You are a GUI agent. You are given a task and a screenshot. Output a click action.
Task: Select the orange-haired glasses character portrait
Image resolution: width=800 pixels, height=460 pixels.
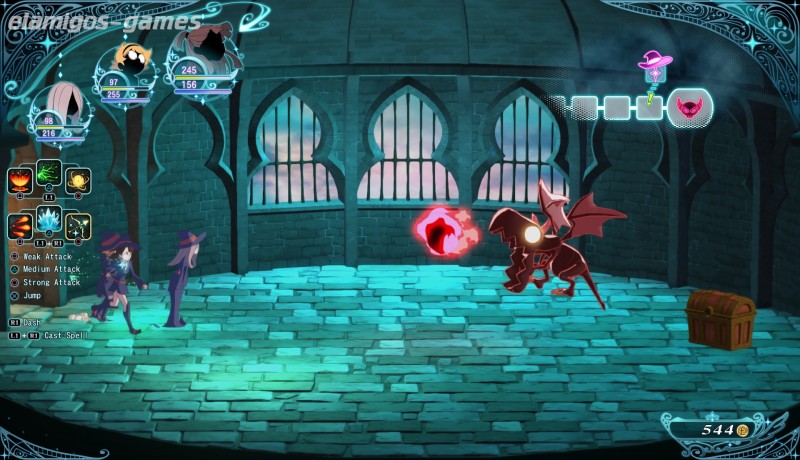point(128,60)
